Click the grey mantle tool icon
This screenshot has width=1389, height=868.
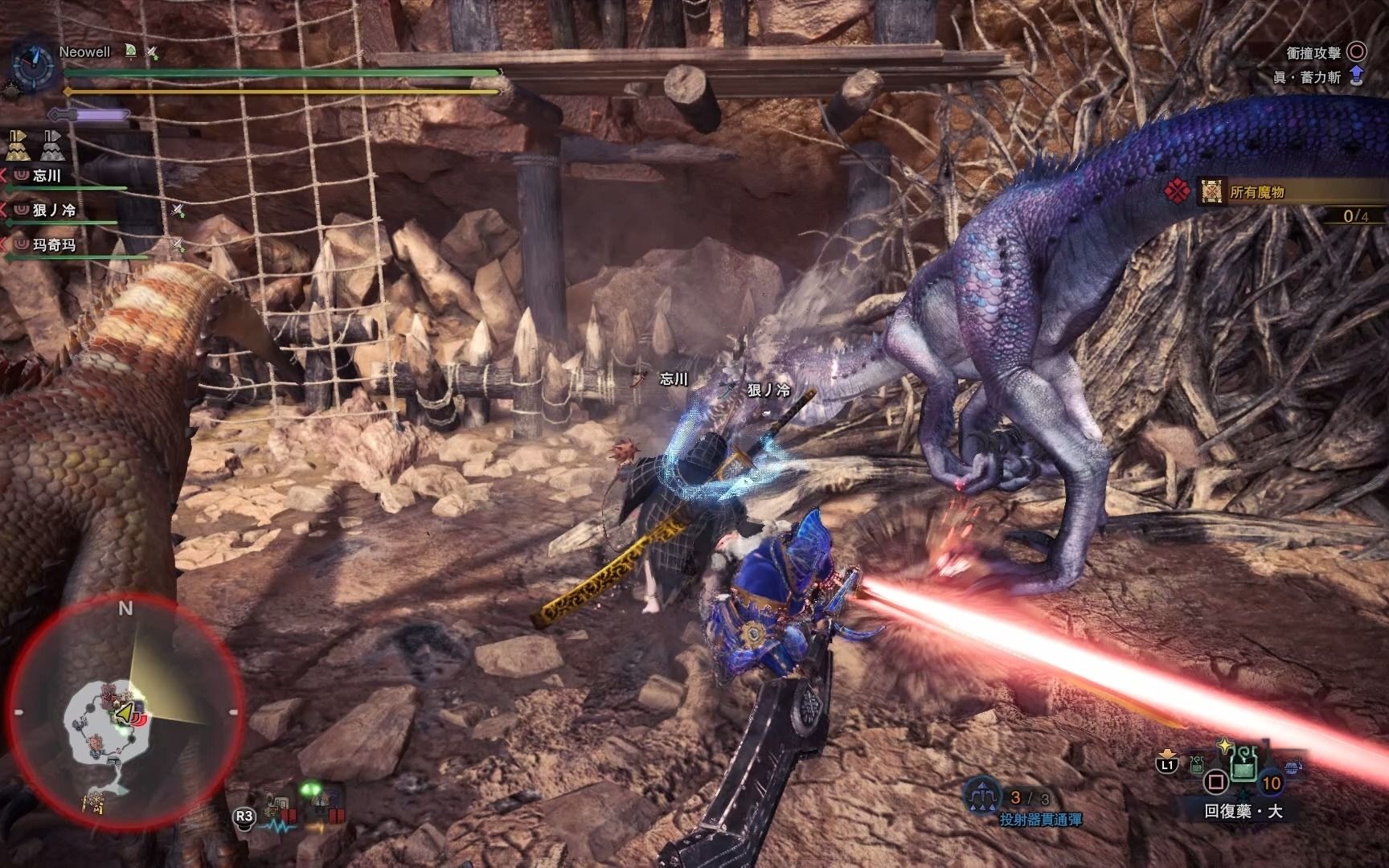pyautogui.click(x=54, y=145)
